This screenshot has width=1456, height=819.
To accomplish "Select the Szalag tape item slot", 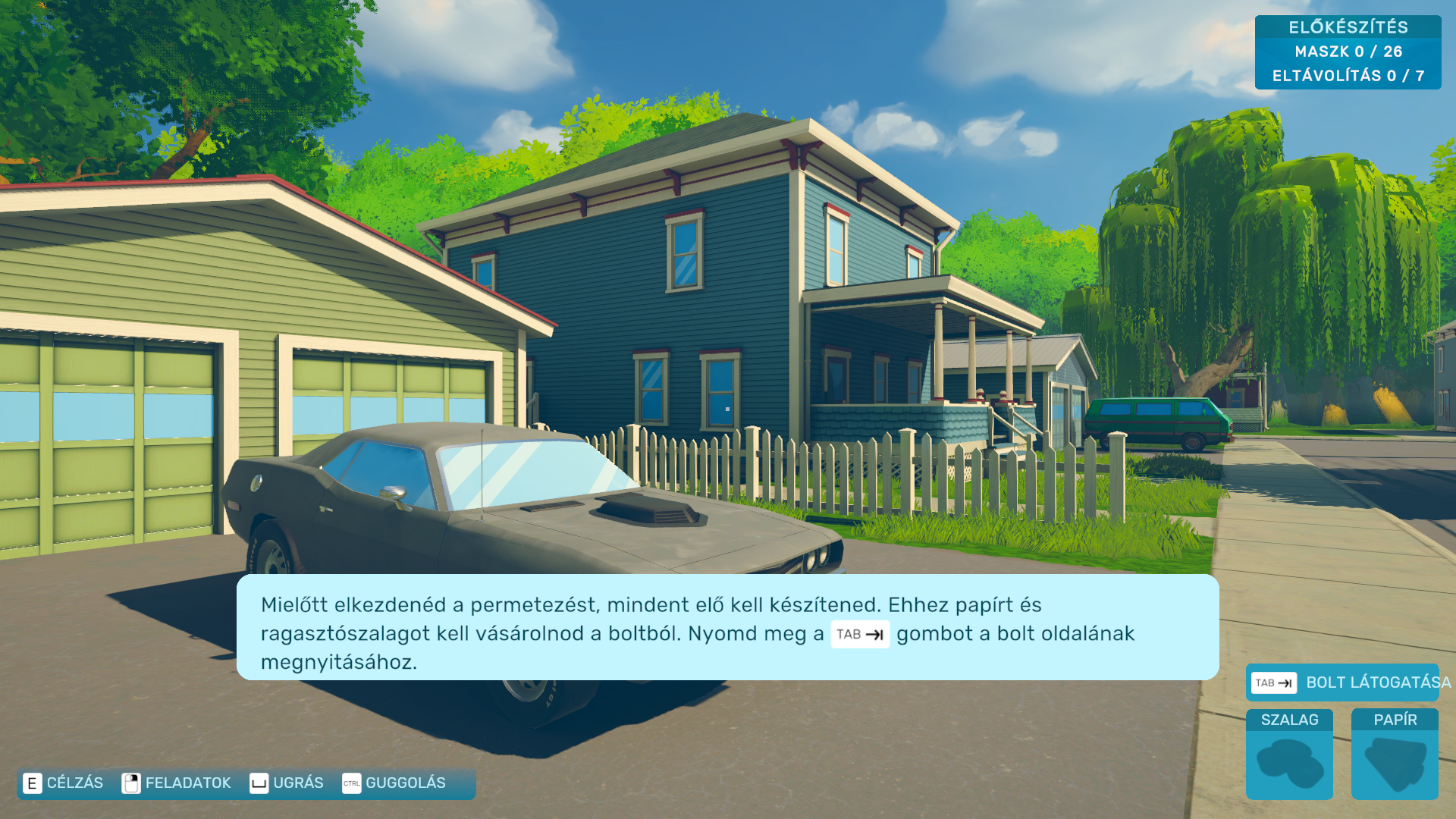I will pos(1289,755).
